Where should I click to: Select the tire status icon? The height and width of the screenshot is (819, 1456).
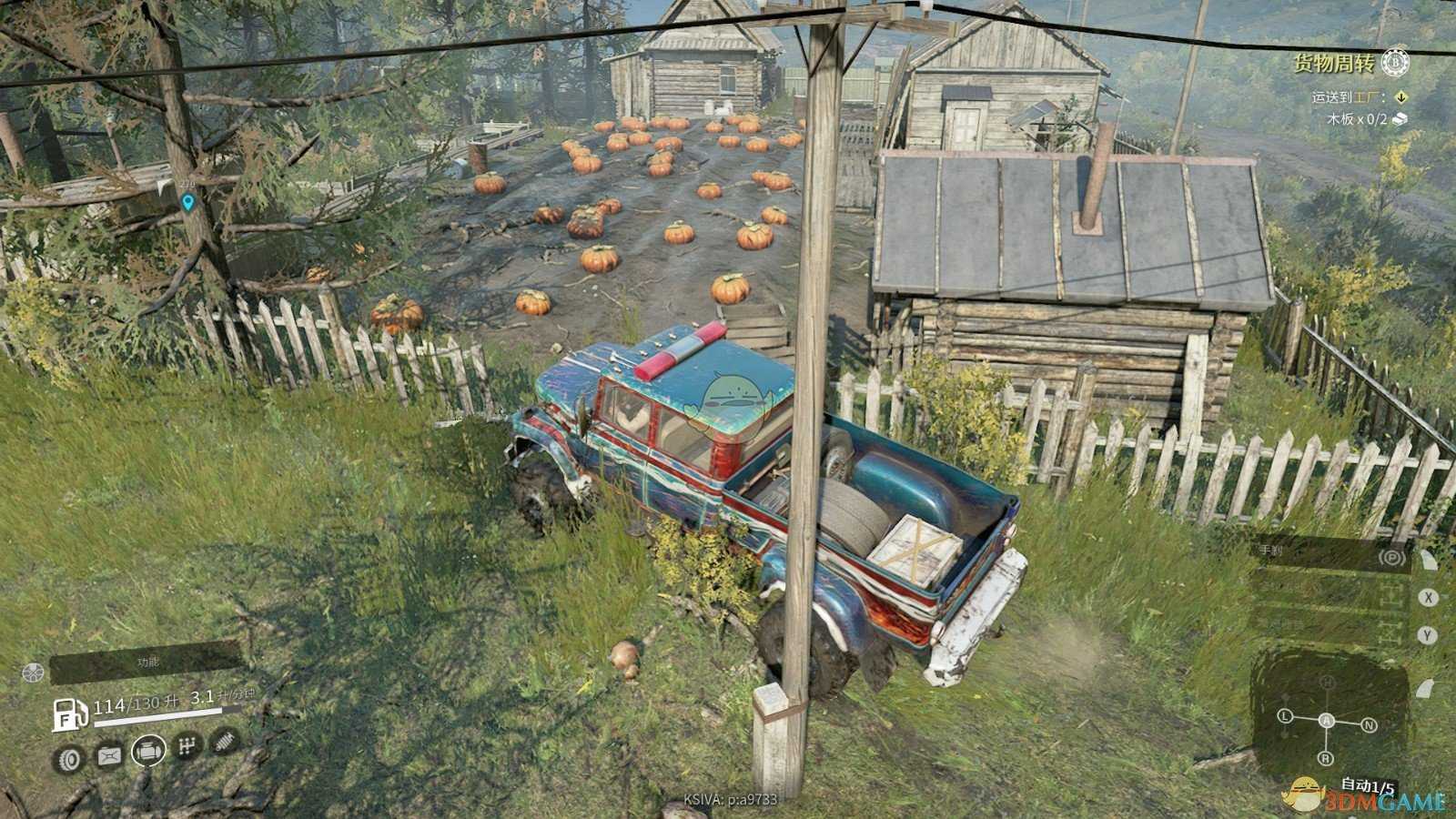pyautogui.click(x=69, y=757)
